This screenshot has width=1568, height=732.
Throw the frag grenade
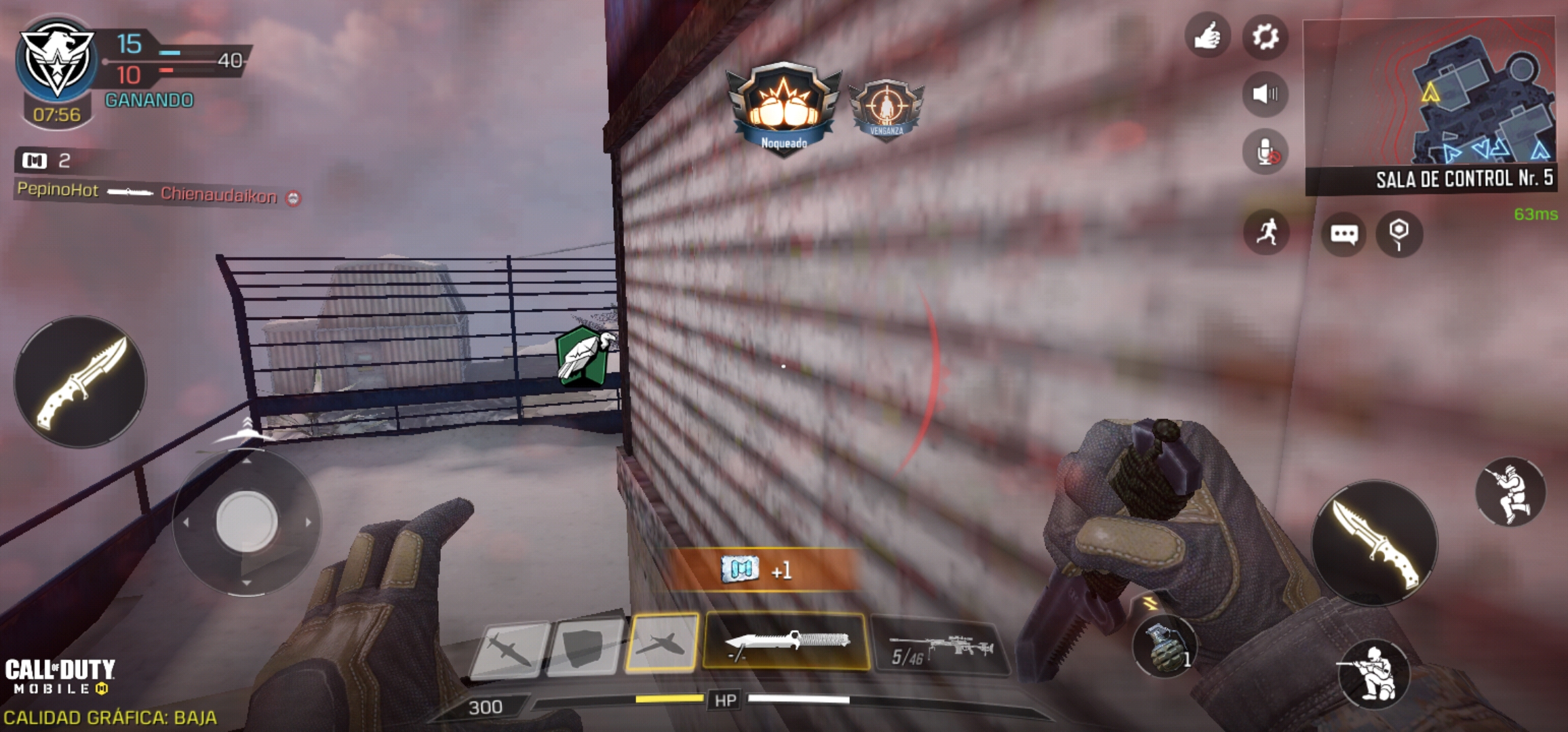click(x=1164, y=647)
